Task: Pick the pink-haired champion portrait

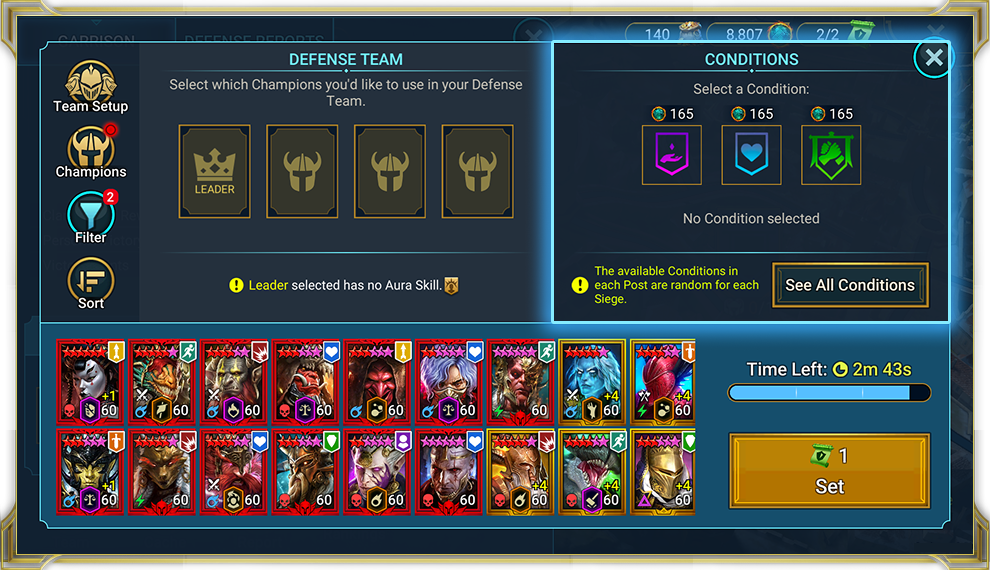Action: click(663, 382)
